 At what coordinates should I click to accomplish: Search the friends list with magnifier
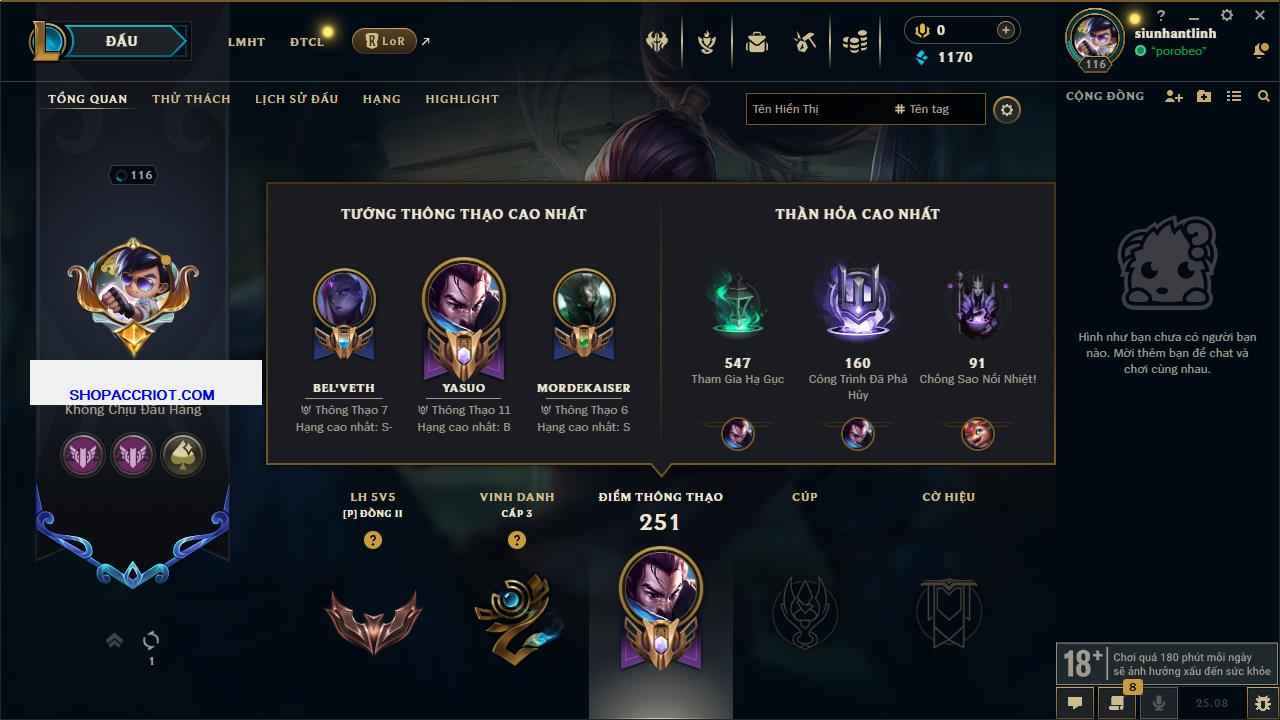pyautogui.click(x=1264, y=96)
